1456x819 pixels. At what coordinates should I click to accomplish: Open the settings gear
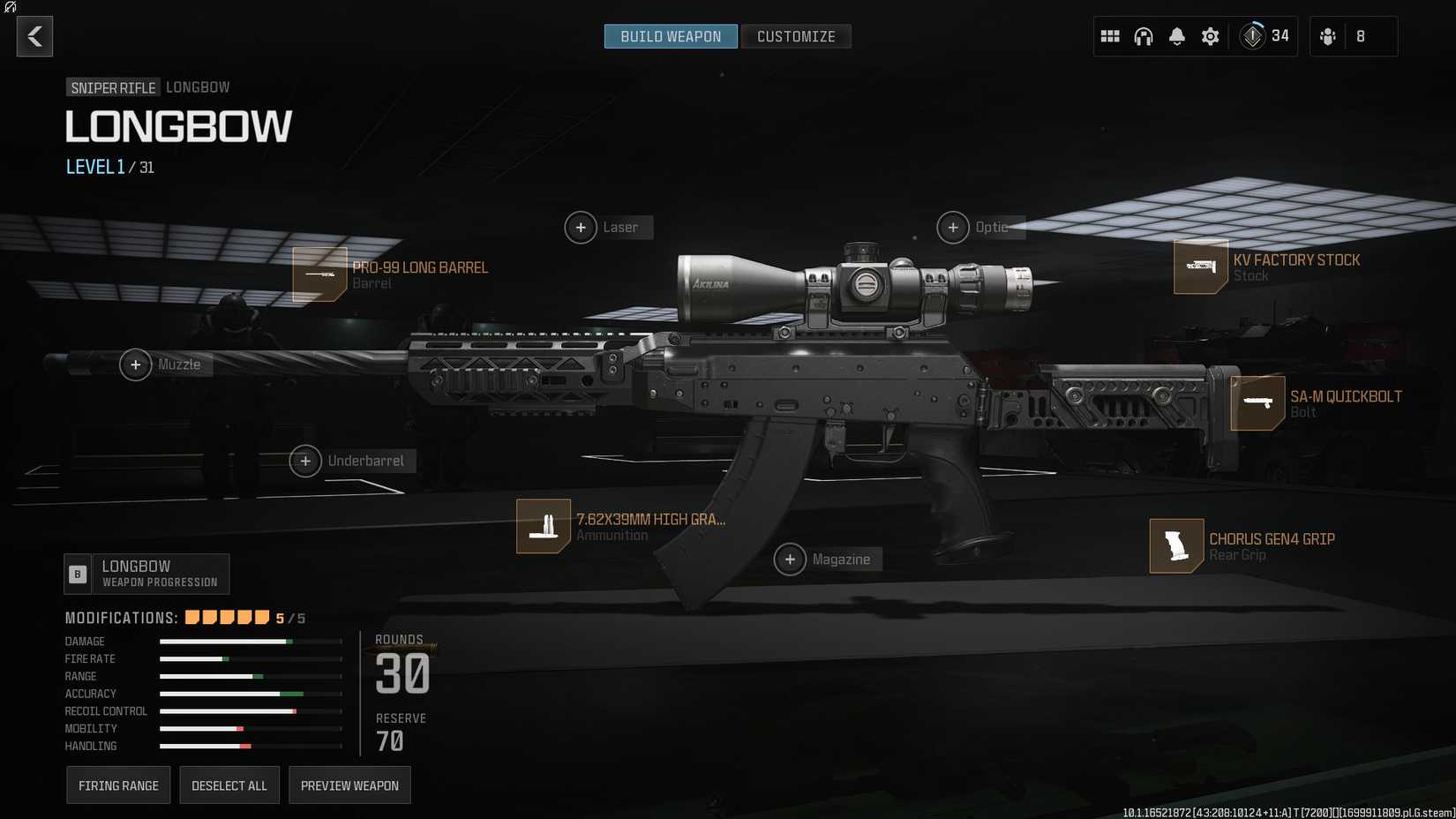coord(1210,36)
